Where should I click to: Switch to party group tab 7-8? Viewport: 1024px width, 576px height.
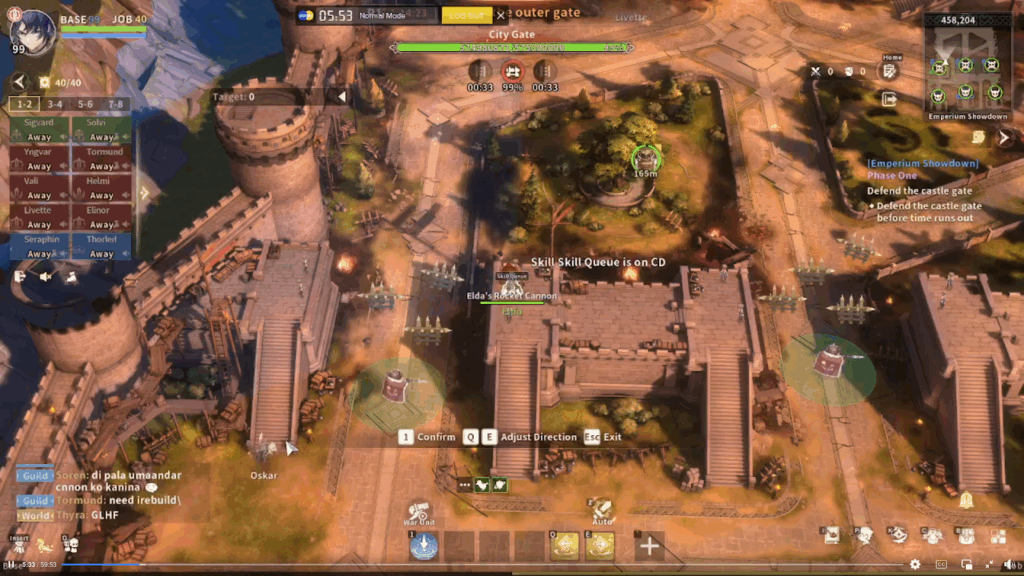(x=116, y=104)
